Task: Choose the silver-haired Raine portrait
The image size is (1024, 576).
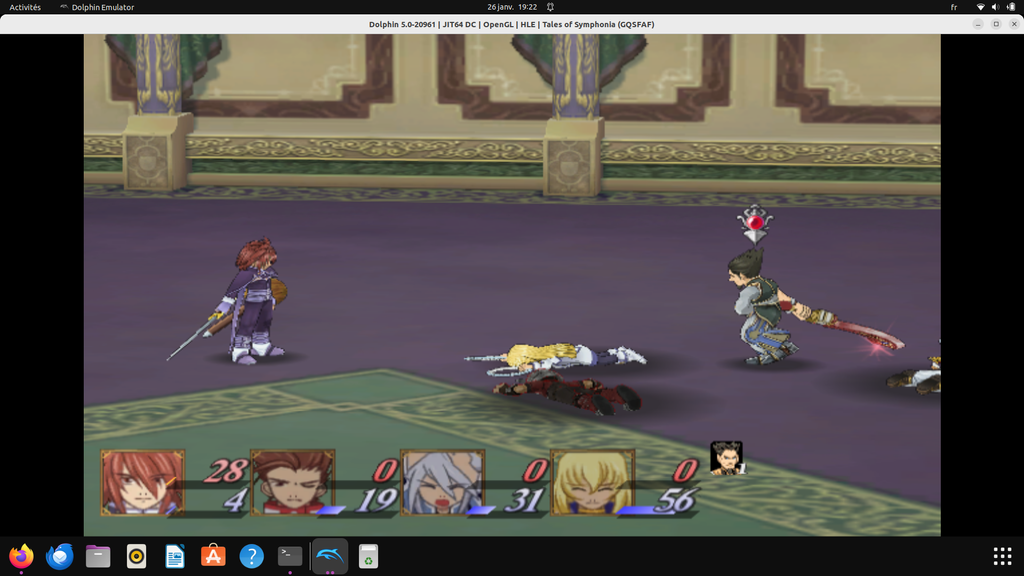Action: click(x=441, y=482)
